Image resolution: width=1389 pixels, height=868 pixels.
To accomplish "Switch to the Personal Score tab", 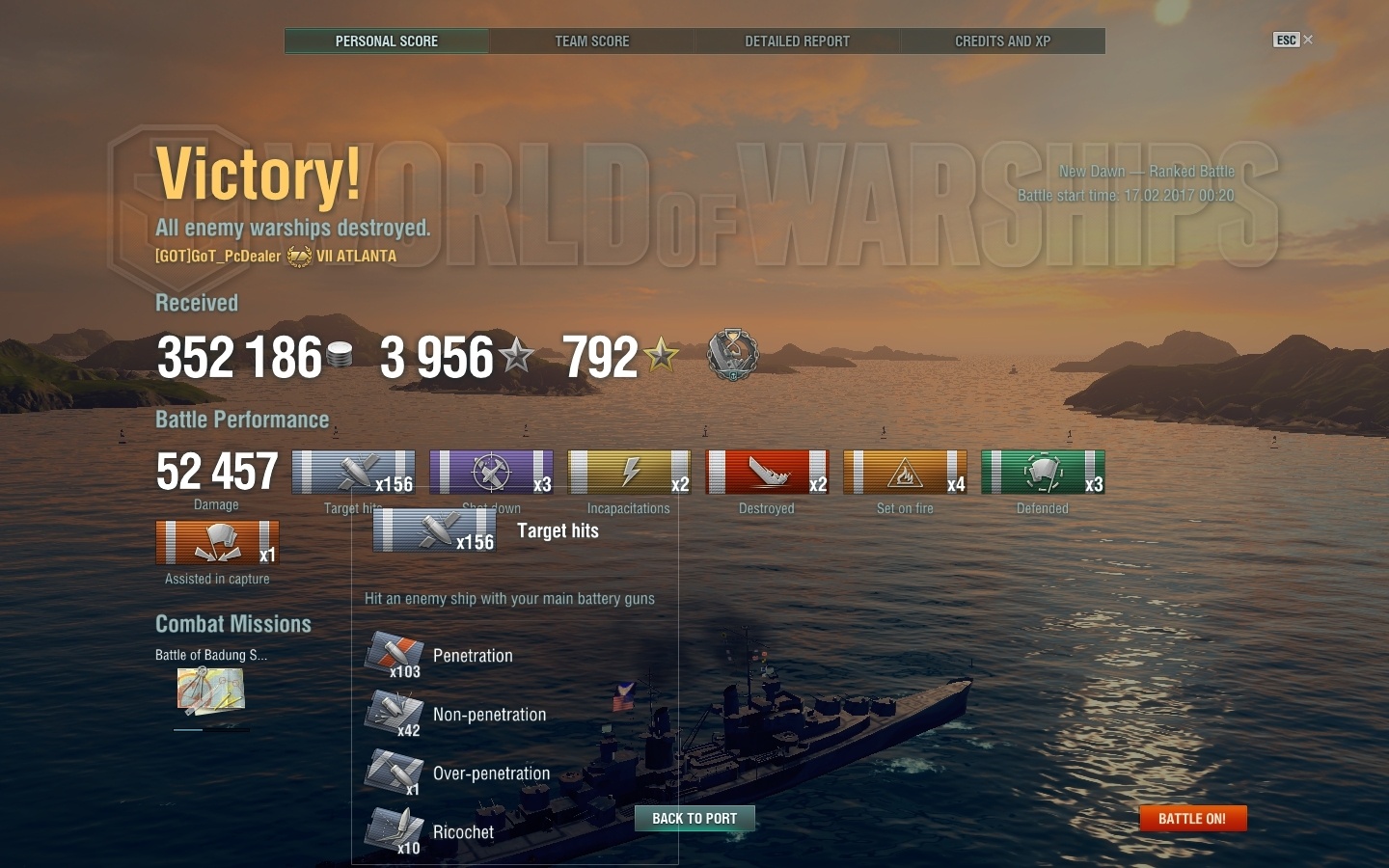I will pyautogui.click(x=387, y=41).
